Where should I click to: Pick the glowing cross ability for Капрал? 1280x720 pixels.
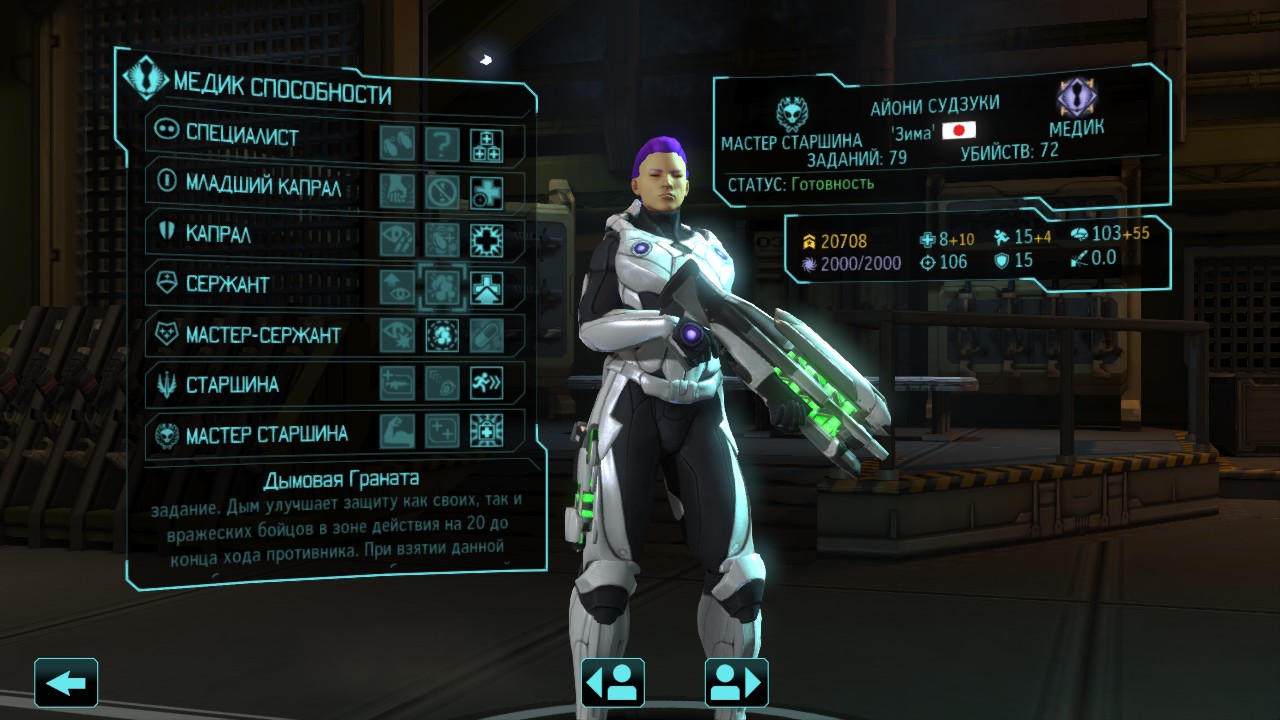487,239
